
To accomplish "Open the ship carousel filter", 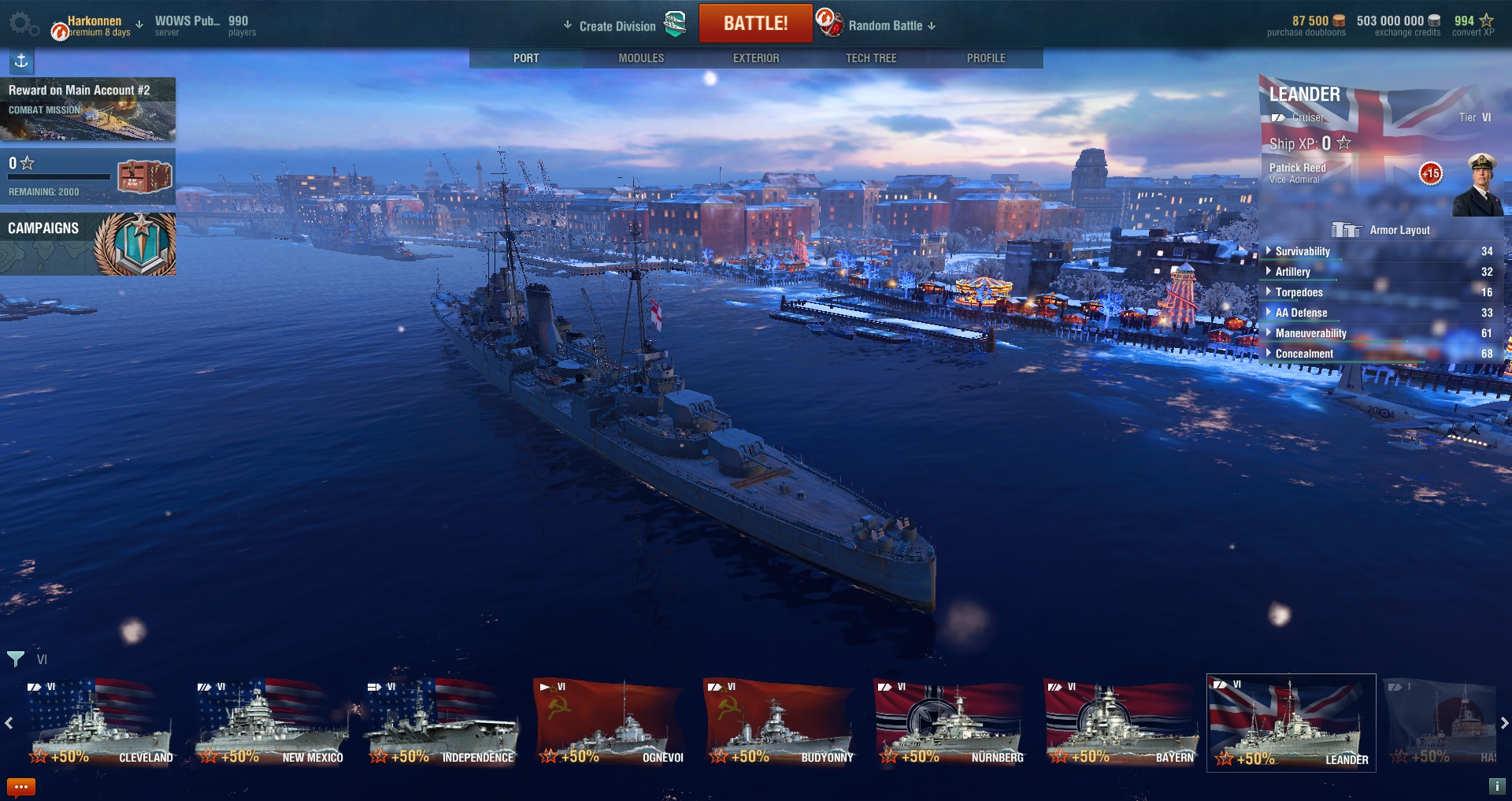I will click(x=16, y=659).
